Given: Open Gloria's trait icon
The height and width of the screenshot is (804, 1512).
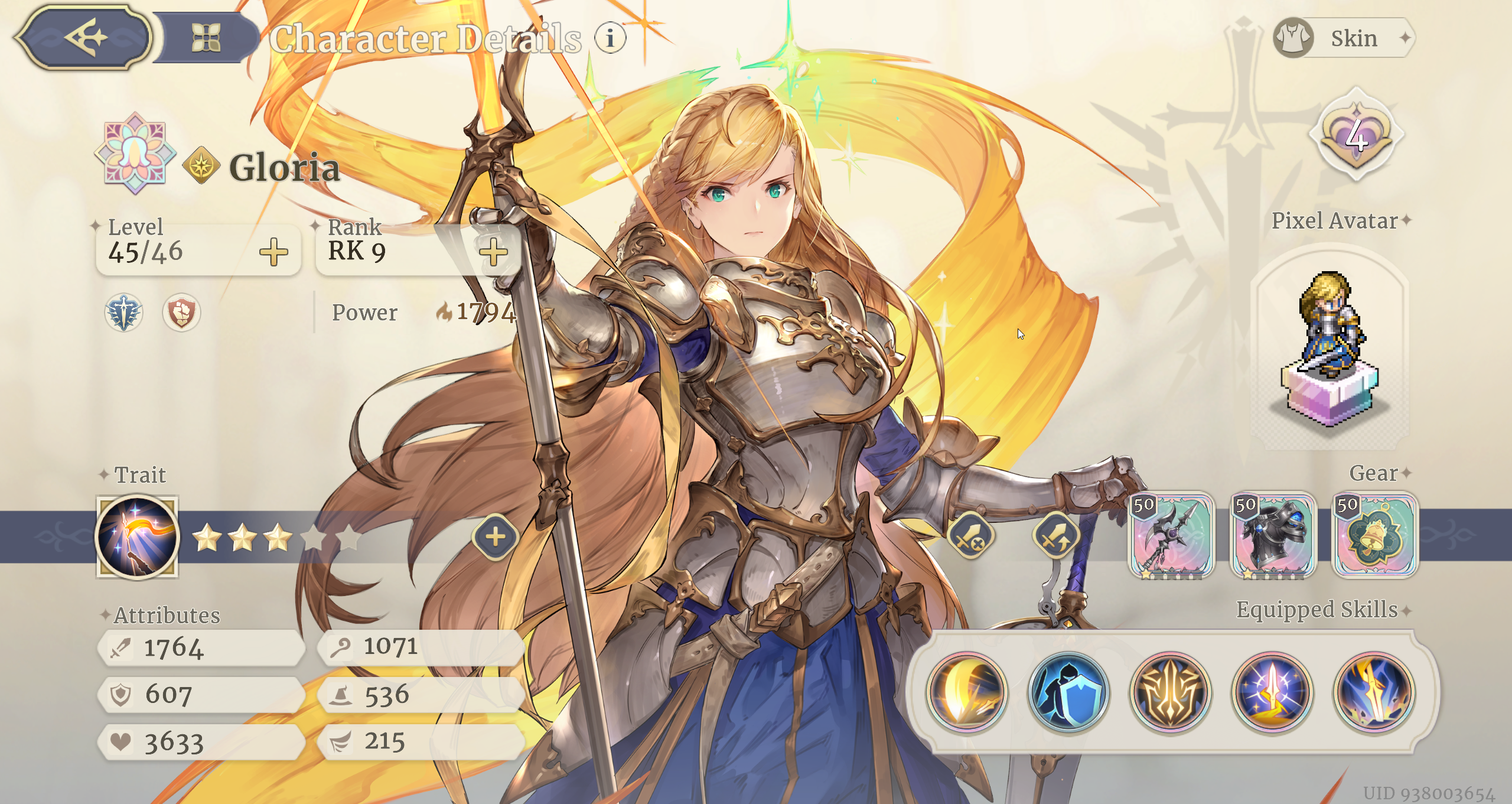Looking at the screenshot, I should pyautogui.click(x=137, y=537).
